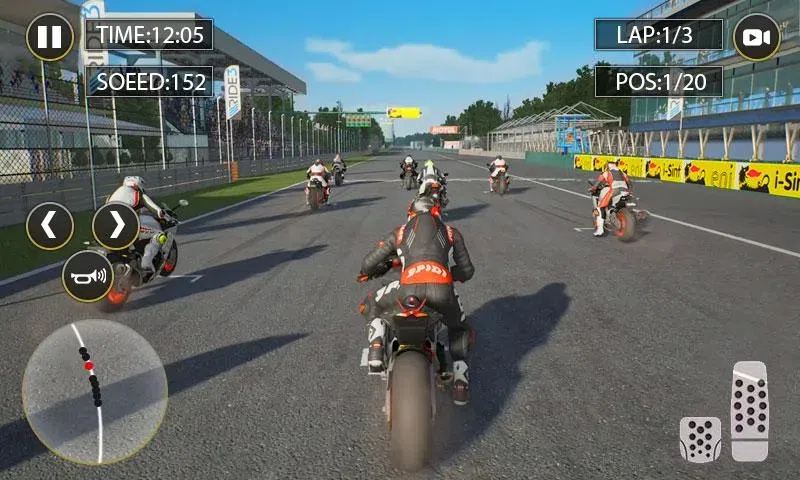800x480 pixels.
Task: Hit the brake pedal
Action: (x=700, y=439)
